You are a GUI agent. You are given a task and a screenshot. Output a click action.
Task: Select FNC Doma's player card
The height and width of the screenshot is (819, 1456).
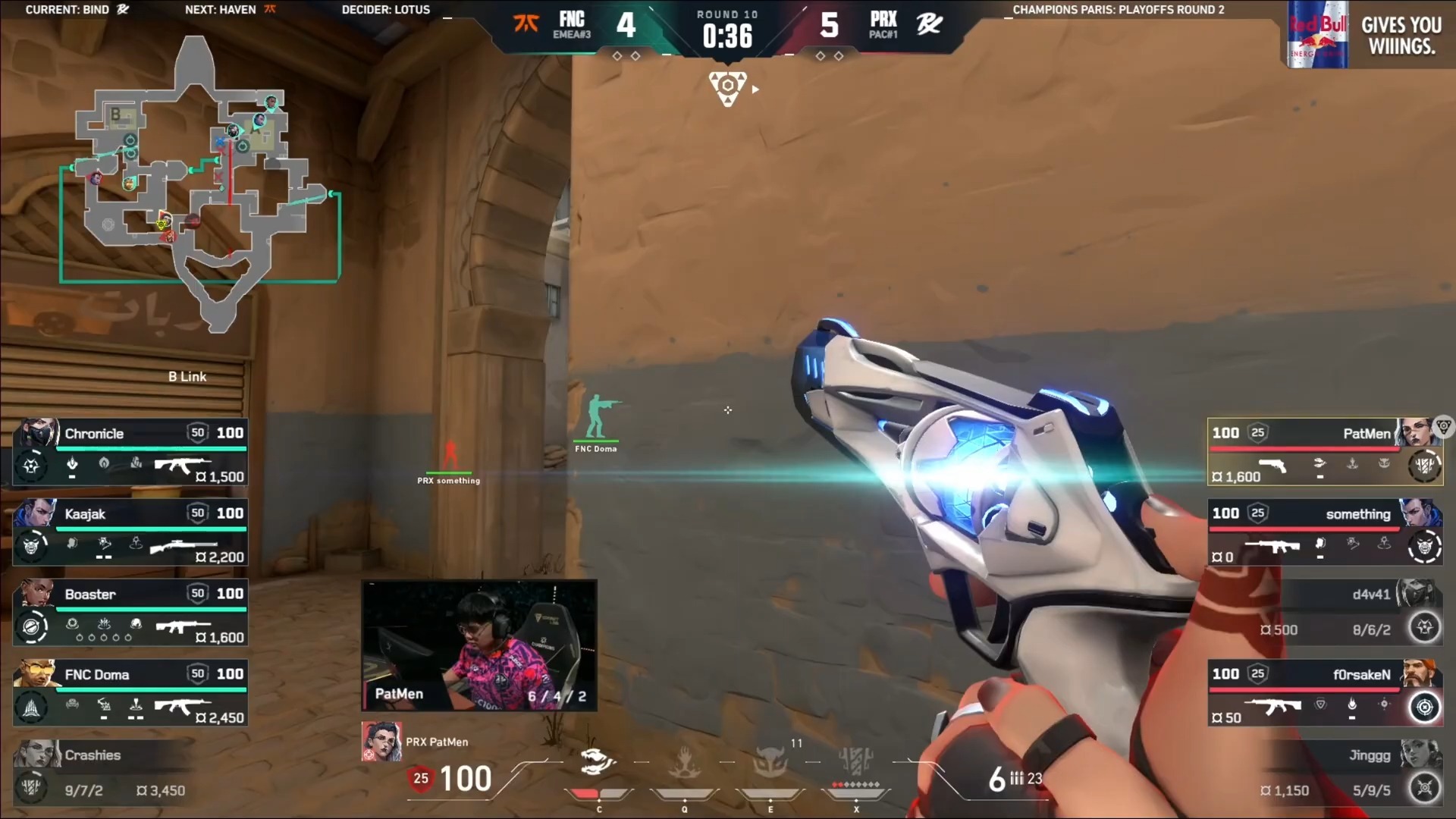[130, 694]
